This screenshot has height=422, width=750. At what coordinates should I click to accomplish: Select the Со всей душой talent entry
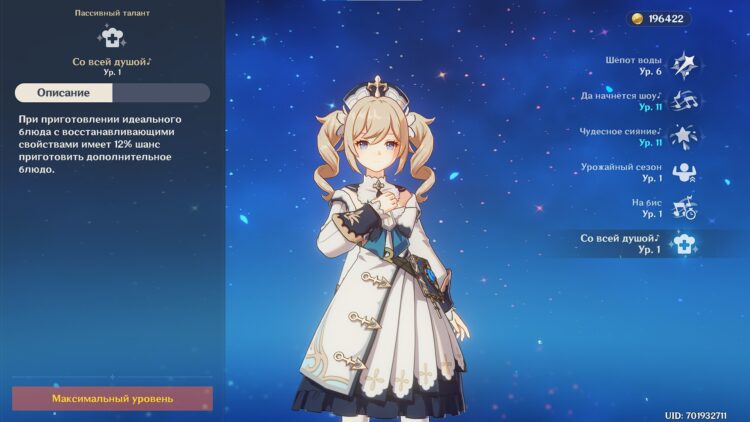click(684, 243)
